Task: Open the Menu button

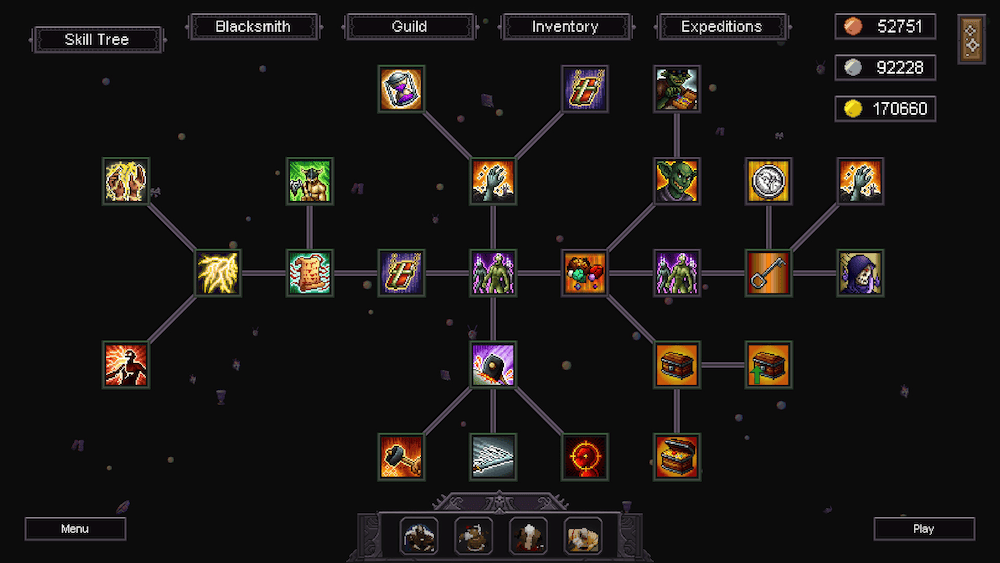Action: [75, 528]
